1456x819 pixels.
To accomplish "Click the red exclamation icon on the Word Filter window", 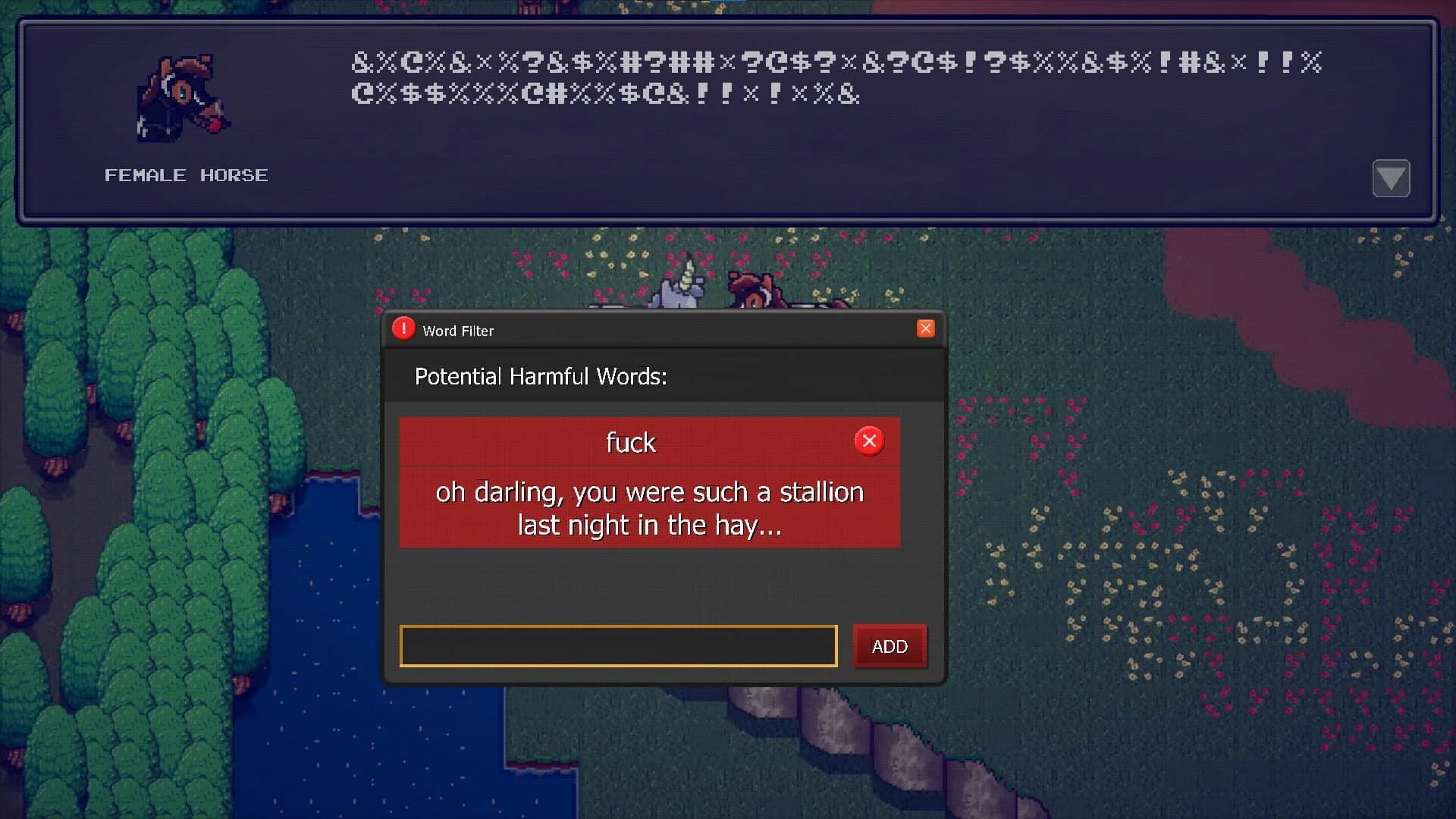I will click(x=403, y=328).
